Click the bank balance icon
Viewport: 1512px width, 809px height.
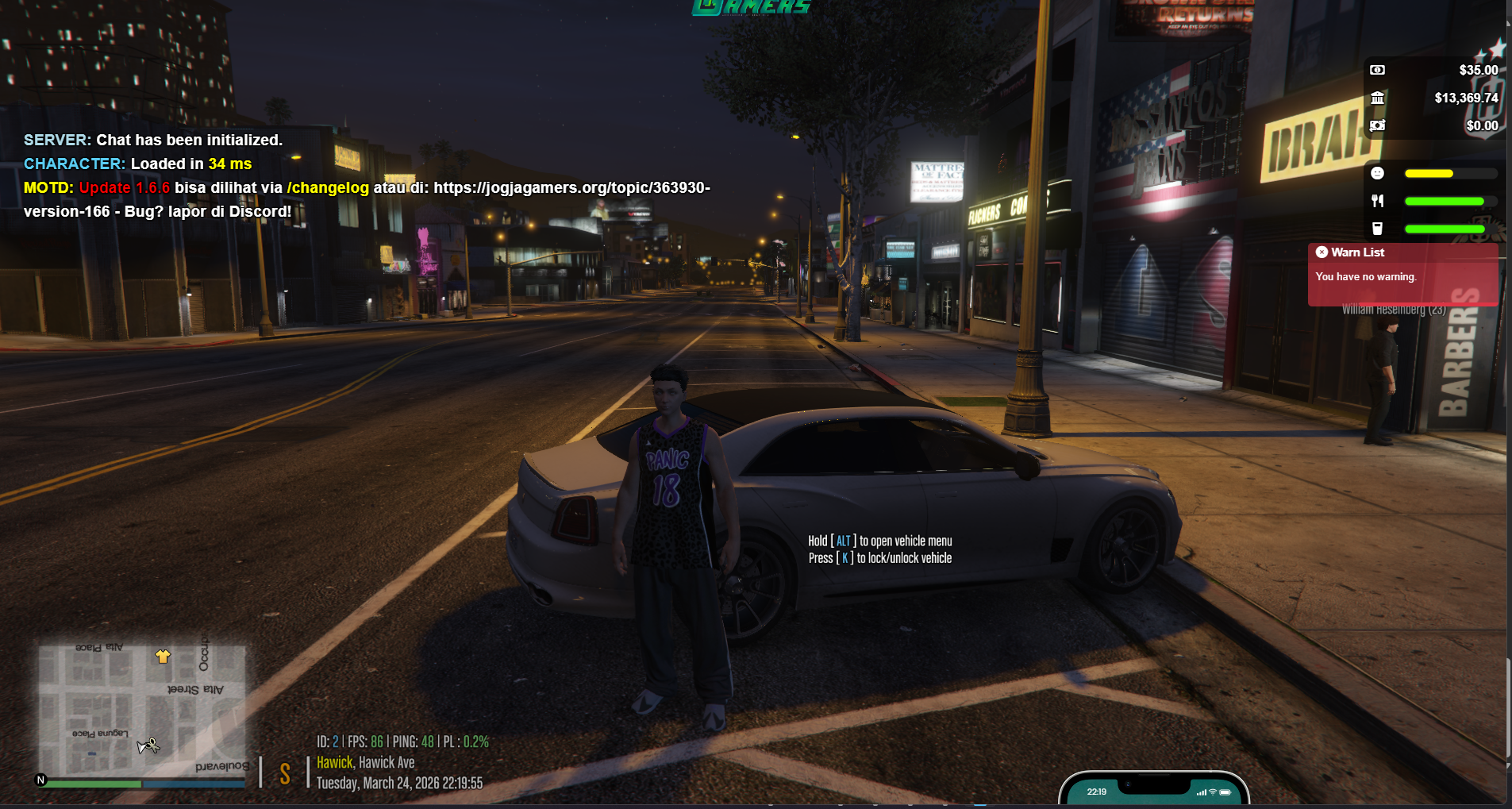[1377, 98]
